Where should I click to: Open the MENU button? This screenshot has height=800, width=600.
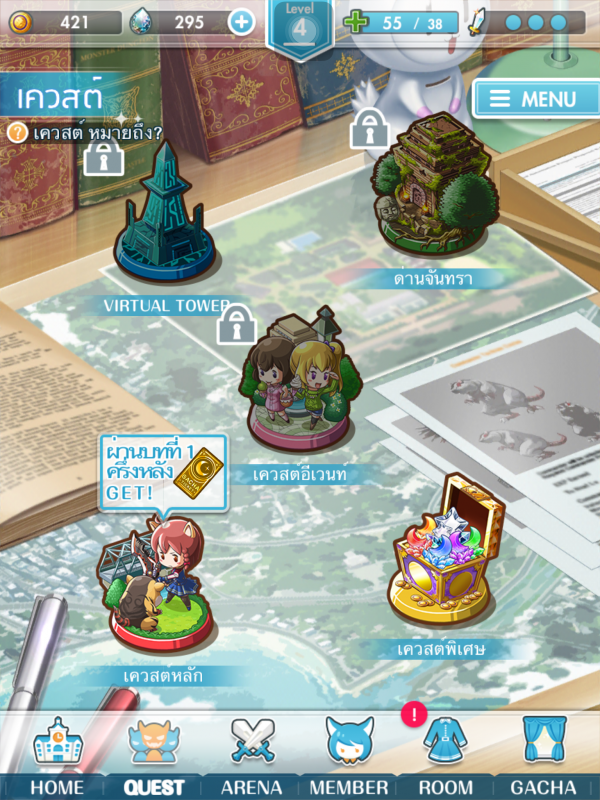[x=531, y=99]
